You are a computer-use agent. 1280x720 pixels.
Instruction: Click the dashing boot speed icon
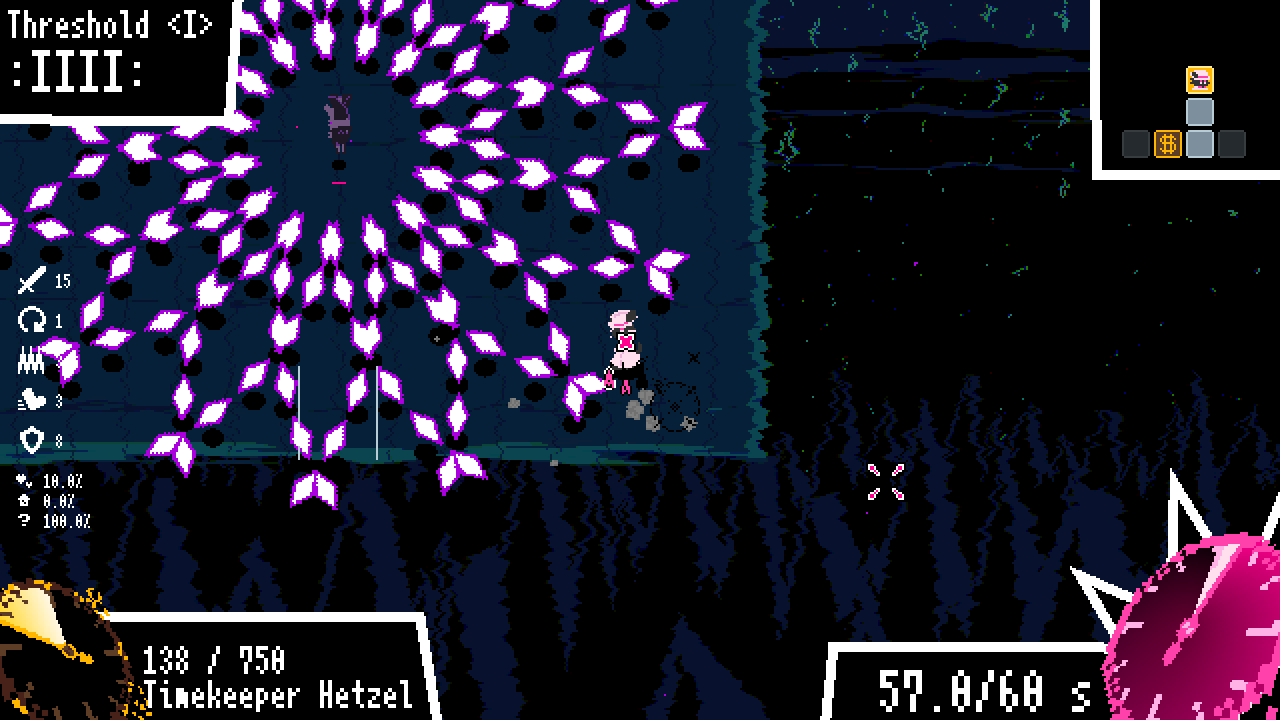pyautogui.click(x=31, y=400)
